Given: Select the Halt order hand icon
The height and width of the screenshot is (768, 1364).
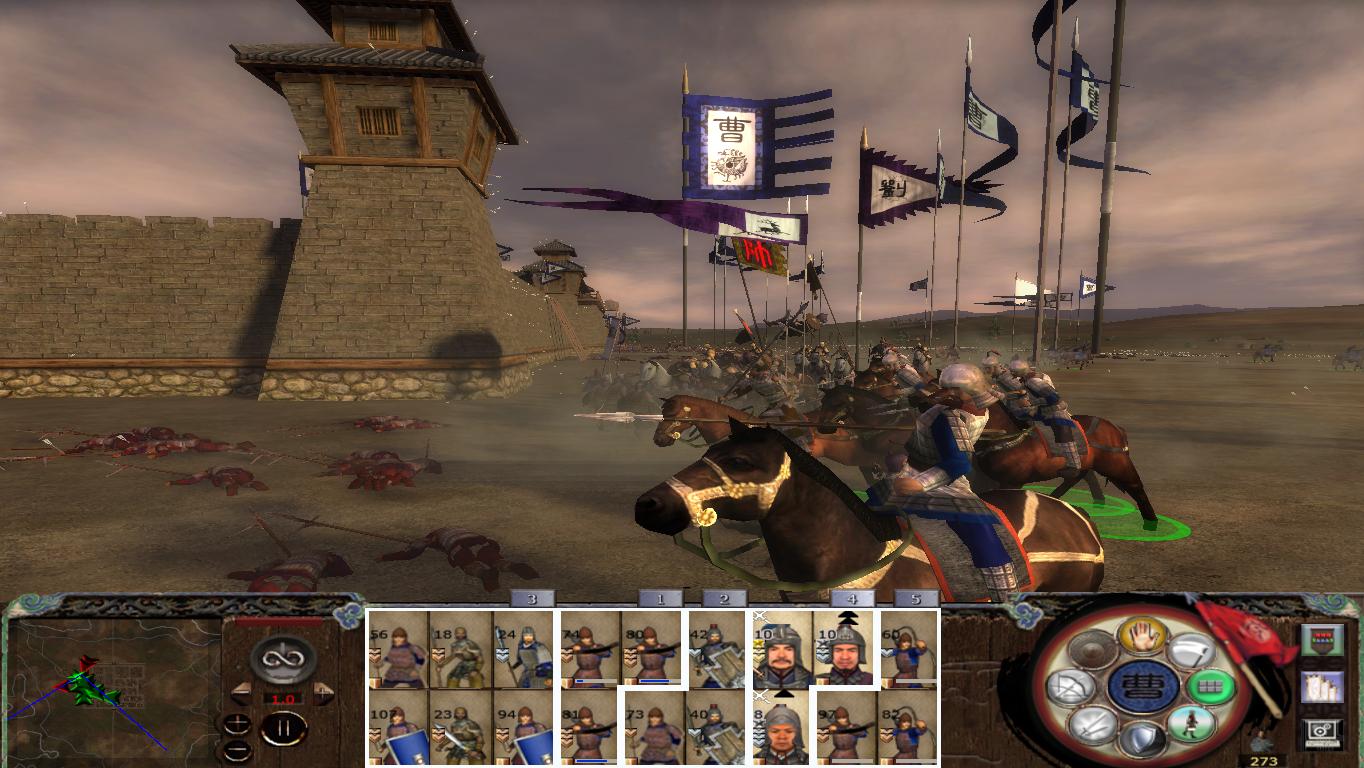Looking at the screenshot, I should 1144,637.
